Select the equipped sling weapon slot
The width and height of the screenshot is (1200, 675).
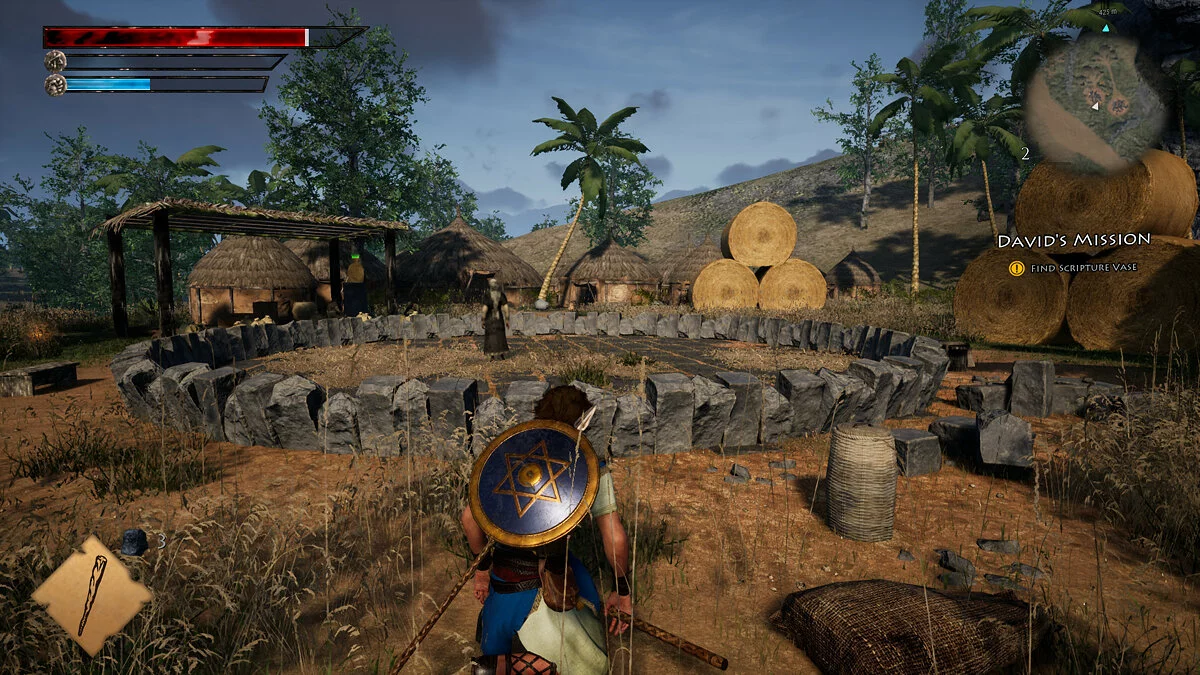click(x=92, y=595)
